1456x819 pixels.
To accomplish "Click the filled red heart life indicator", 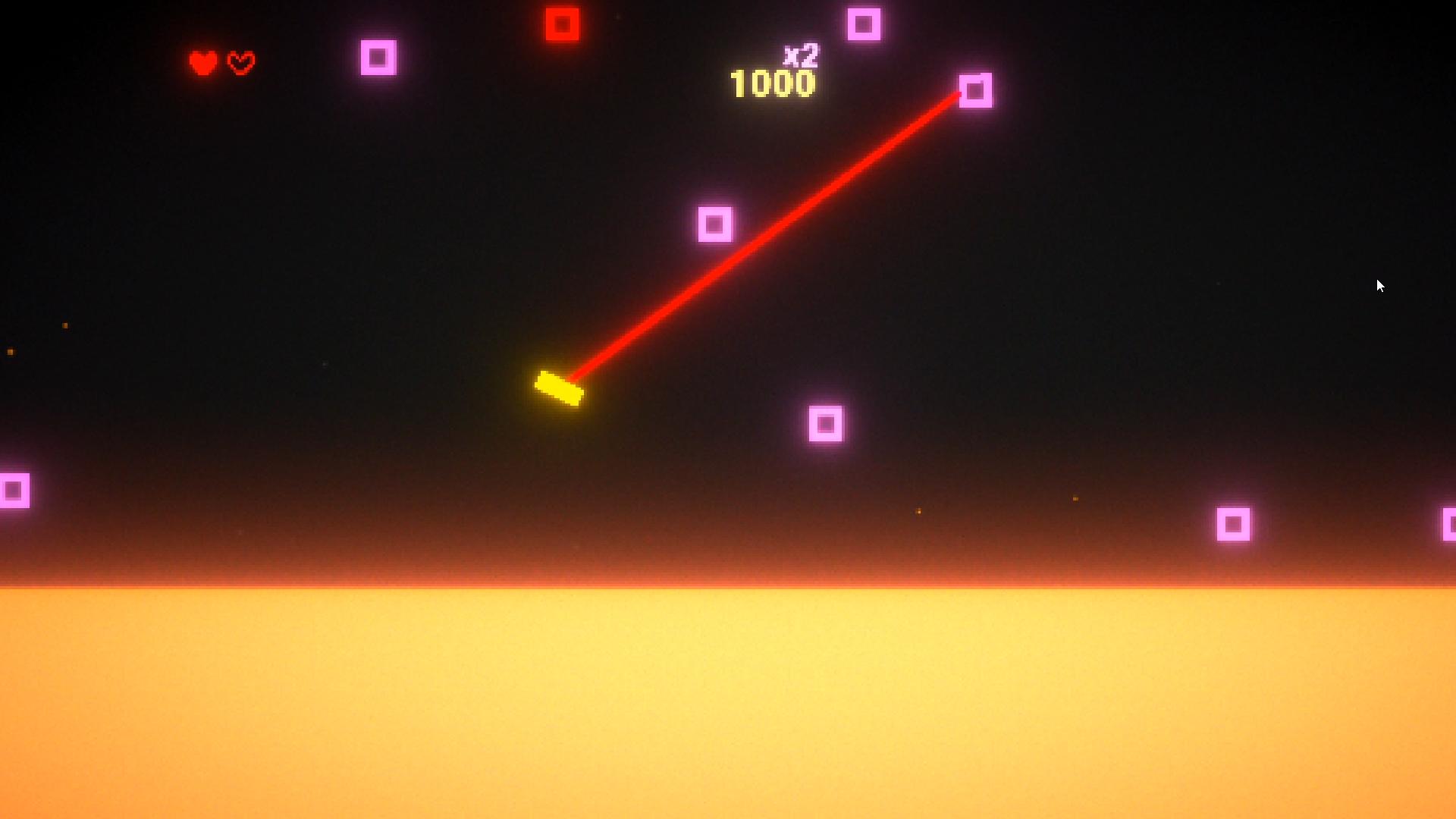I will 202,61.
